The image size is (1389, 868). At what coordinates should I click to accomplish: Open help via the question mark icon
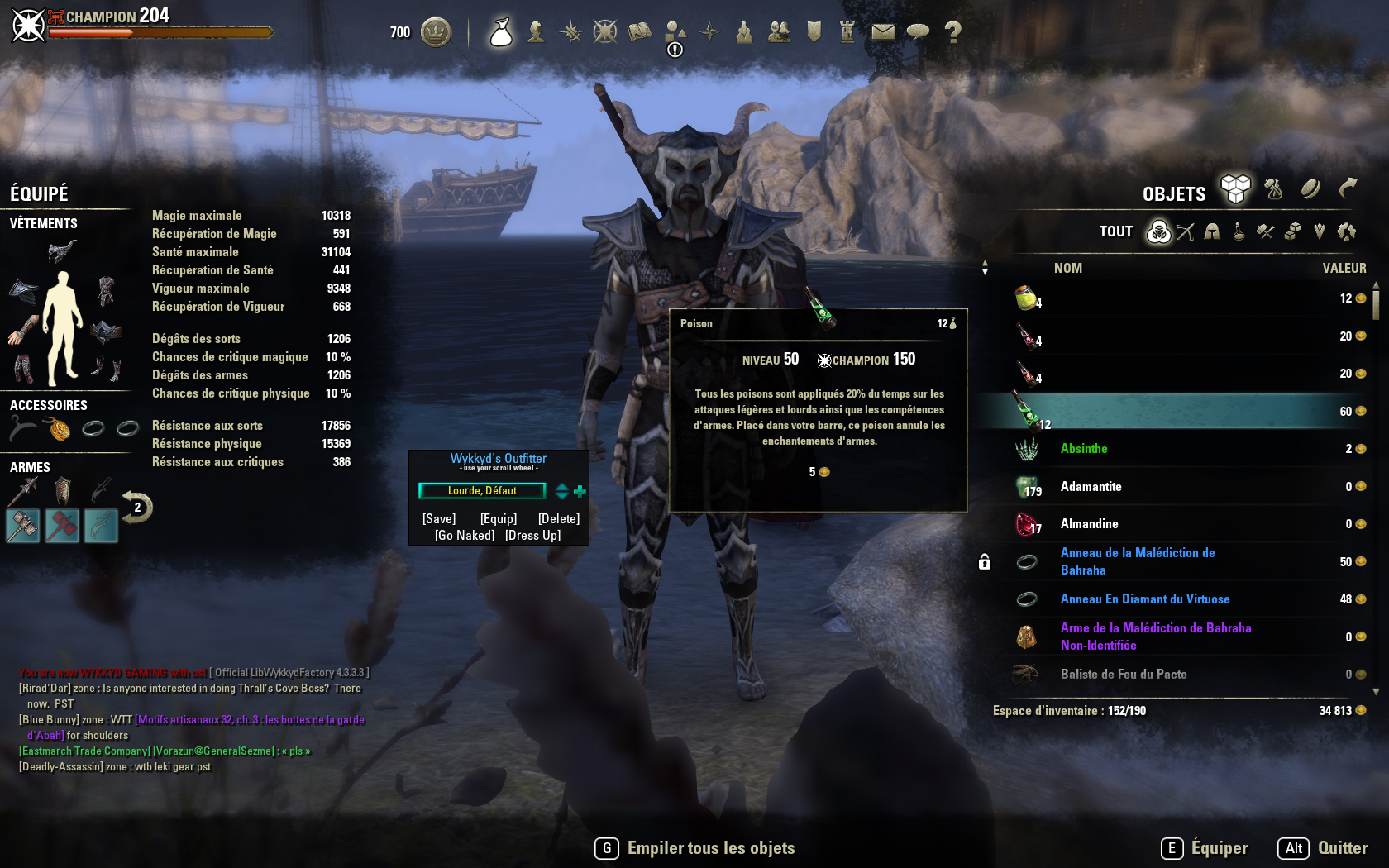[952, 31]
